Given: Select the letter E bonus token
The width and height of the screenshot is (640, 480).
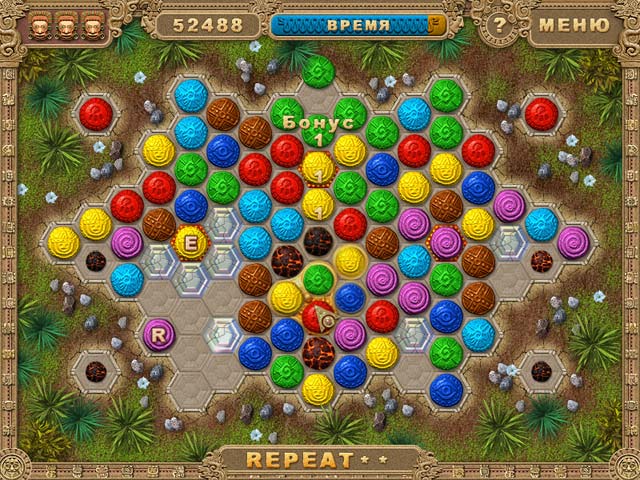Looking at the screenshot, I should pos(190,241).
